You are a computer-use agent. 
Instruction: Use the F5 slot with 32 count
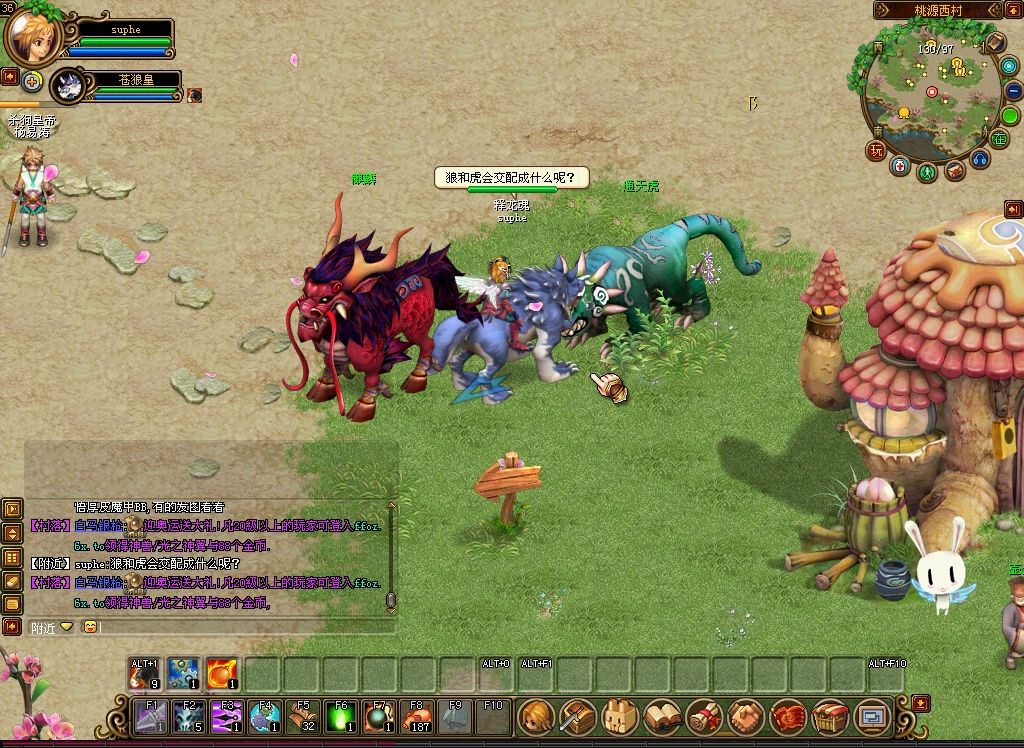(x=303, y=716)
